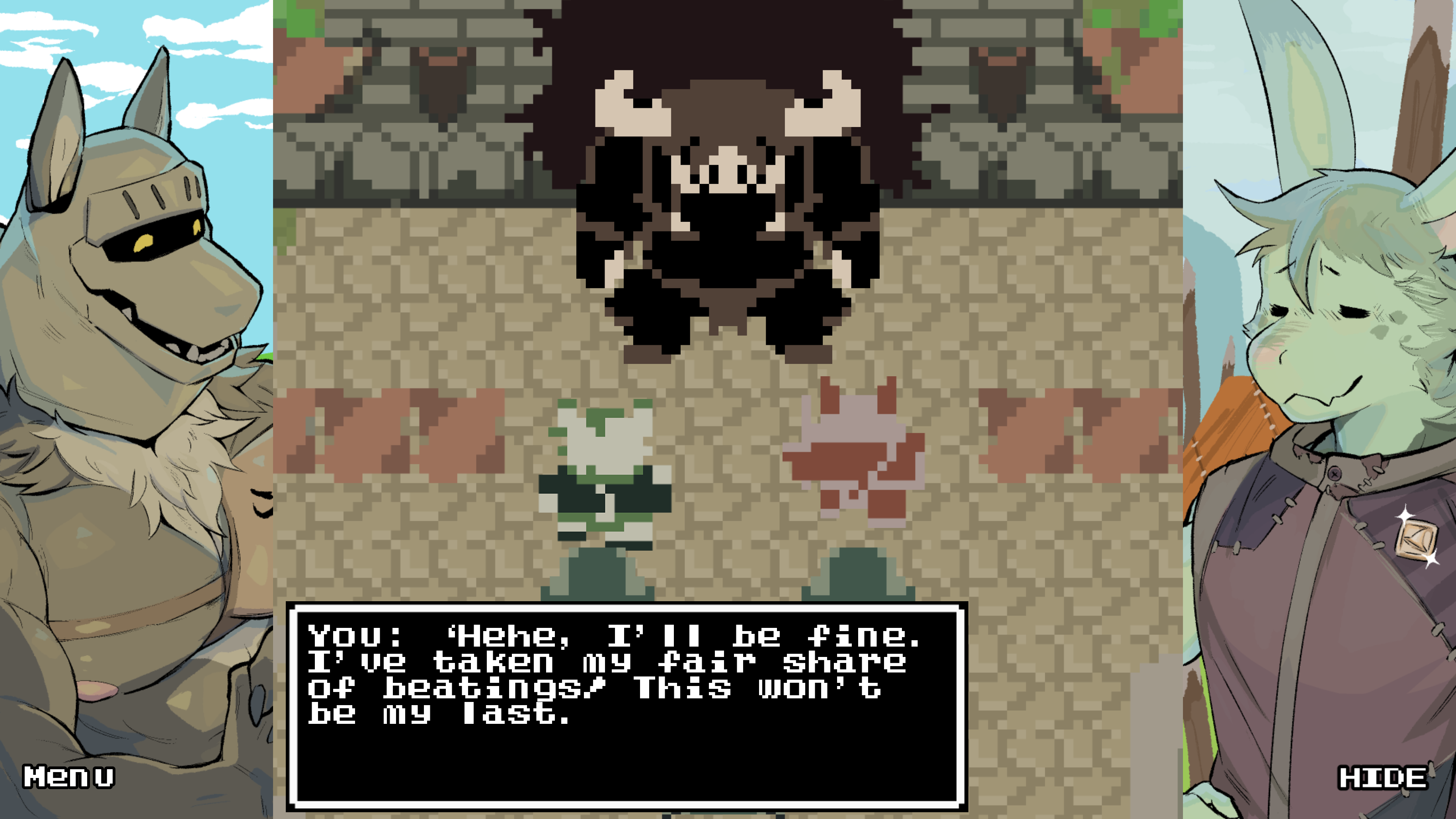Screen dimensions: 1456x819
Task: Advance the dialogue text box
Action: [626, 706]
